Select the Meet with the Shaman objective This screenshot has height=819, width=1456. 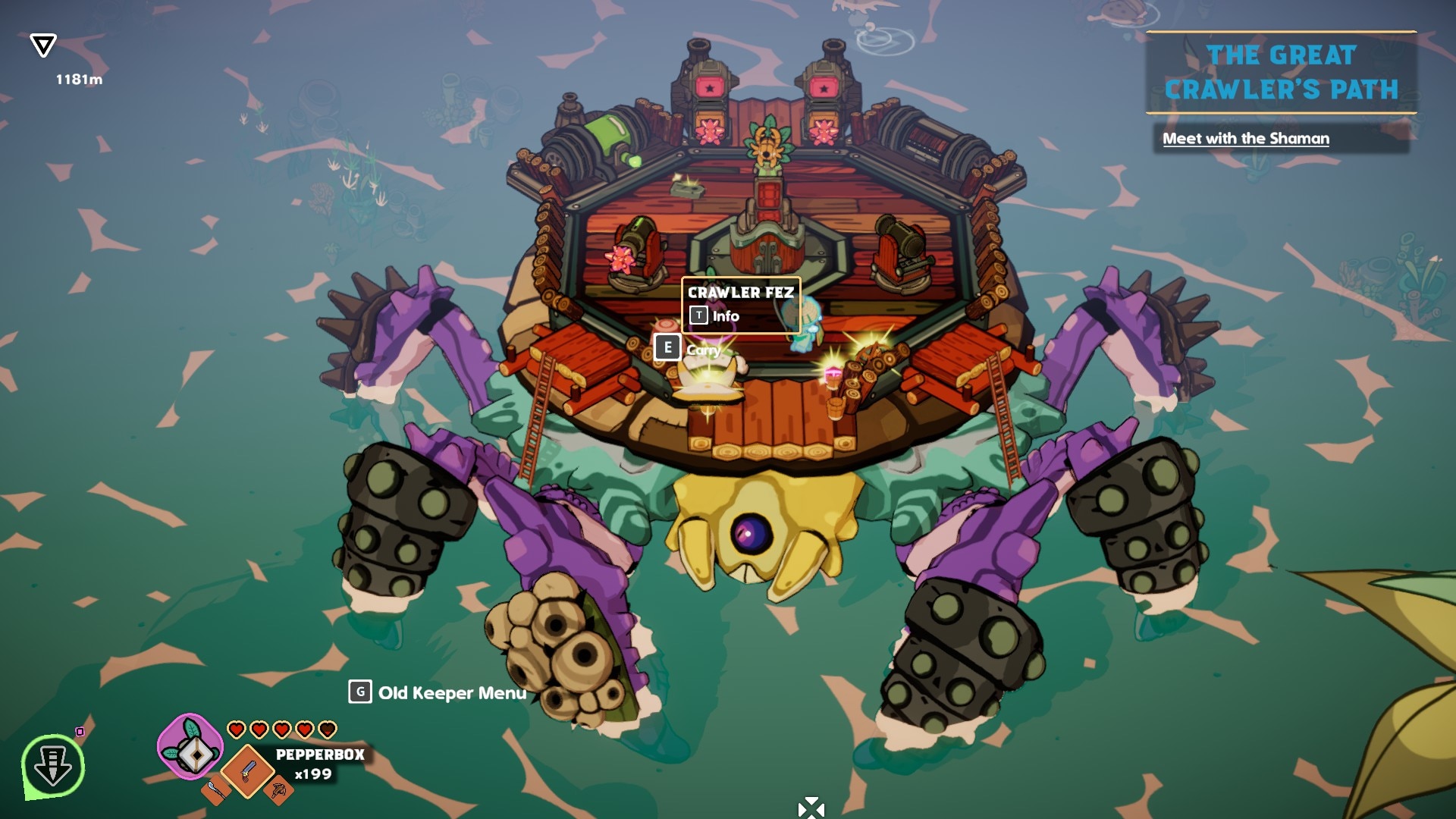click(x=1245, y=139)
